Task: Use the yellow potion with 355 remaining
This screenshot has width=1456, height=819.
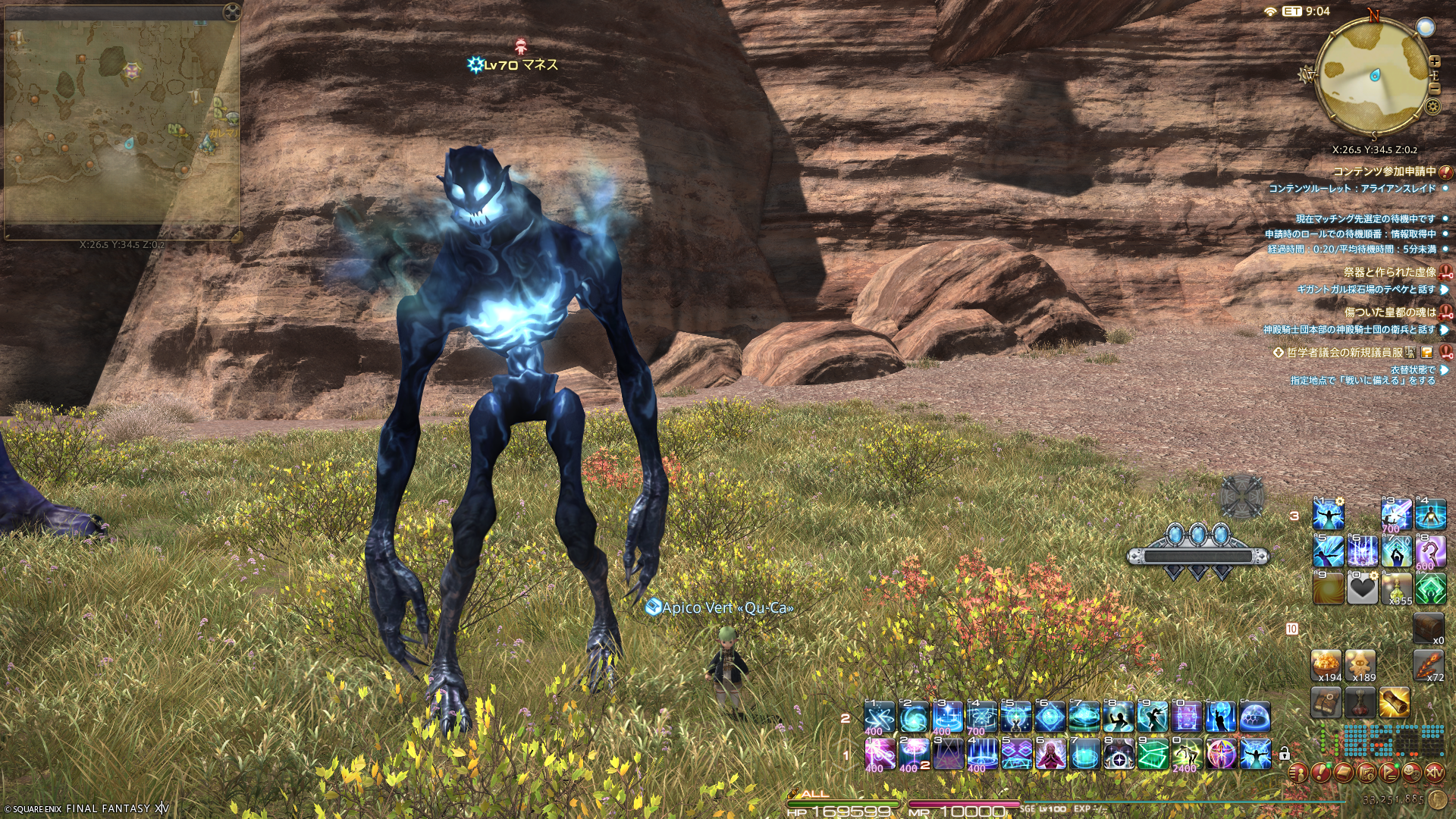Action: click(x=1396, y=588)
